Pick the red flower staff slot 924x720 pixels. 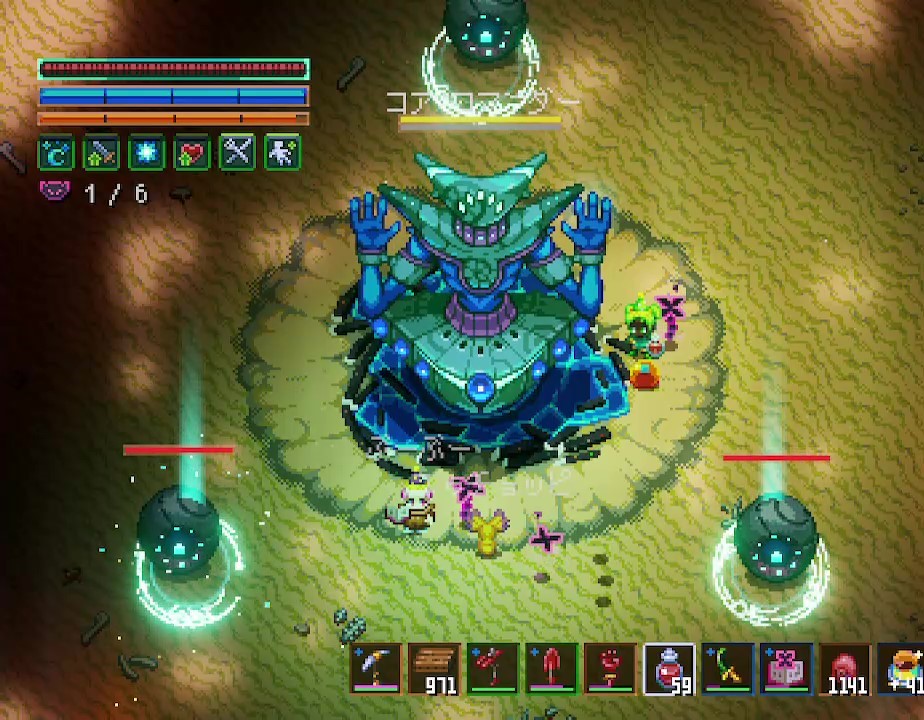tap(610, 667)
